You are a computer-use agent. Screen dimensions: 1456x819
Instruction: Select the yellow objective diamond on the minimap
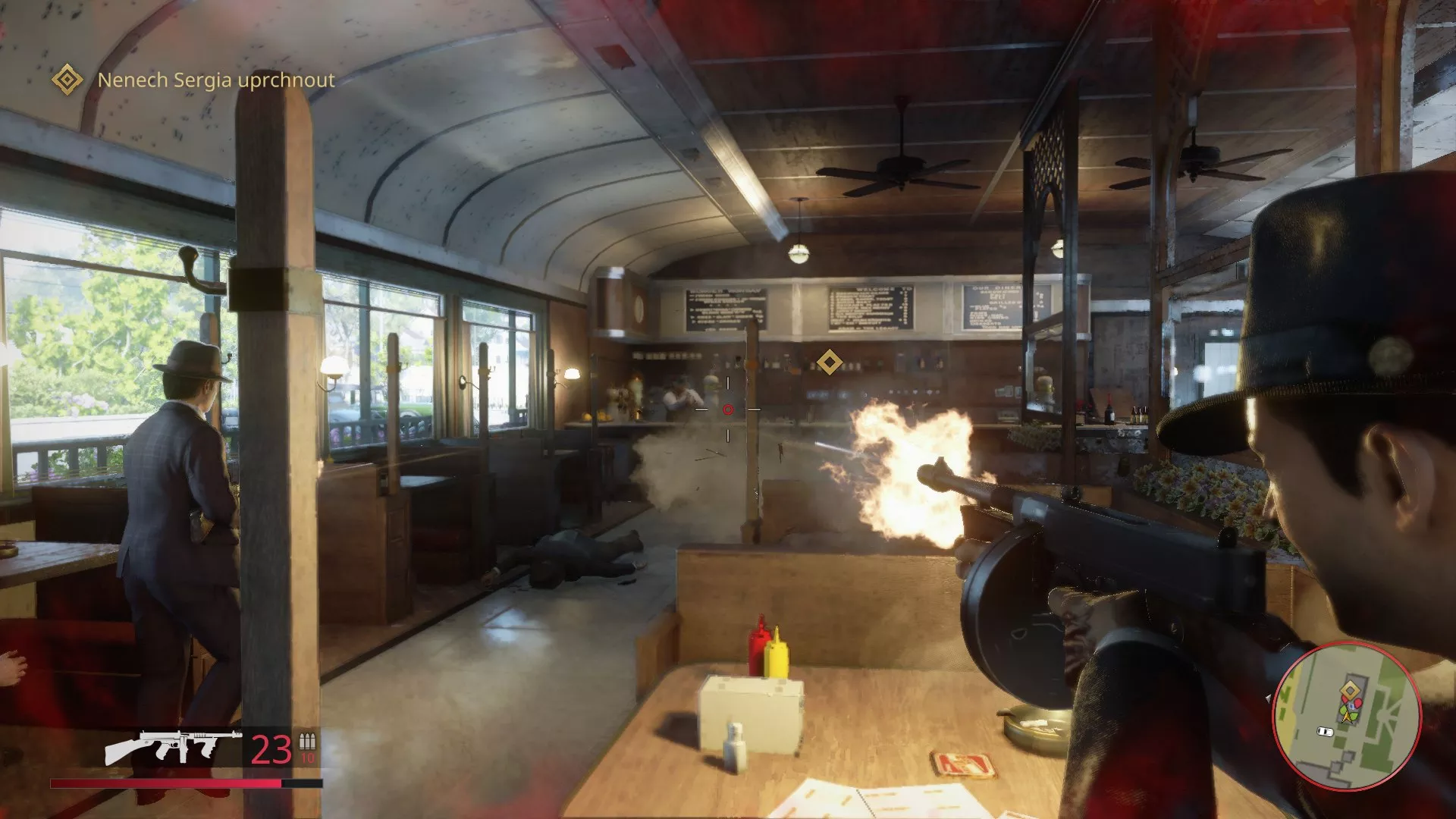[x=1350, y=689]
